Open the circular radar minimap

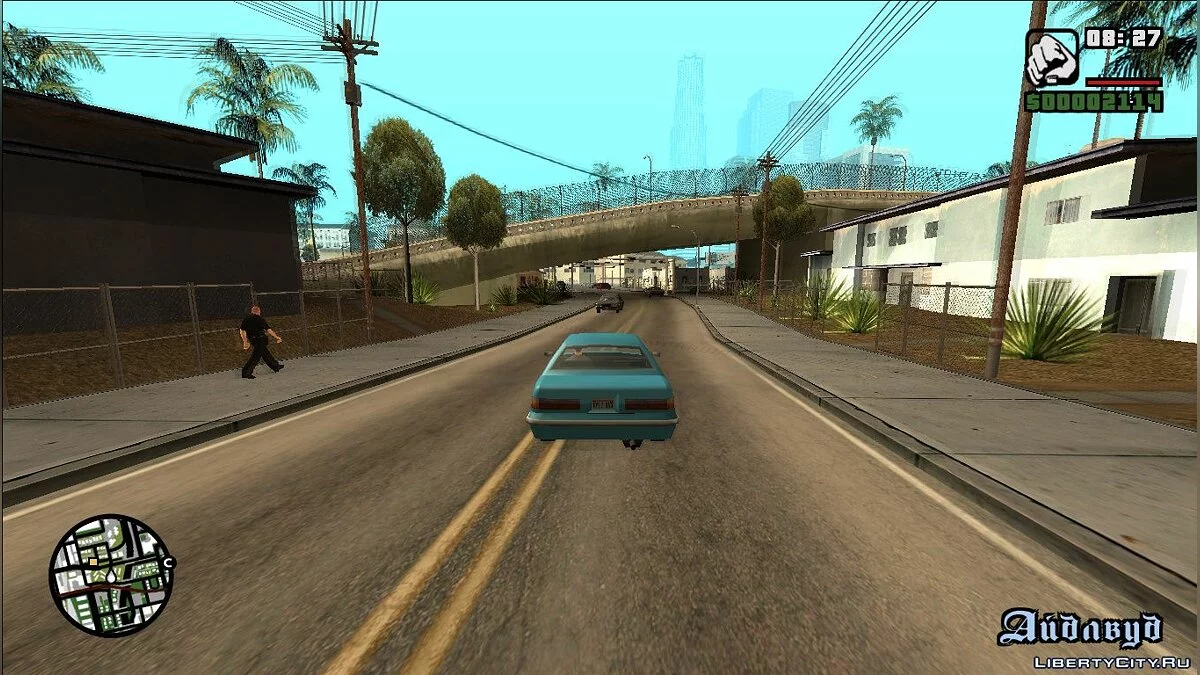point(111,575)
